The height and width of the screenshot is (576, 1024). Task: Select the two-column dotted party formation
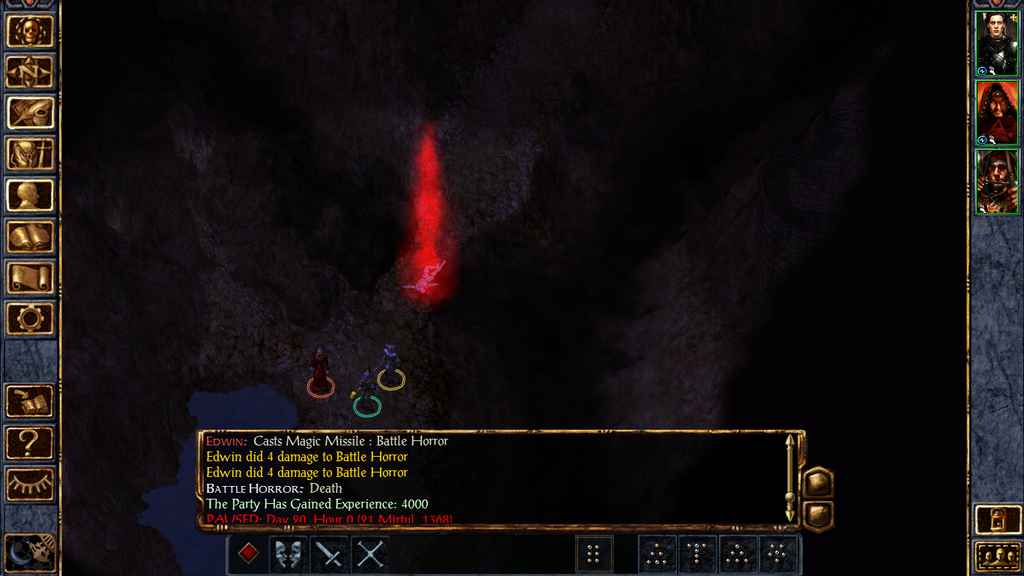593,553
